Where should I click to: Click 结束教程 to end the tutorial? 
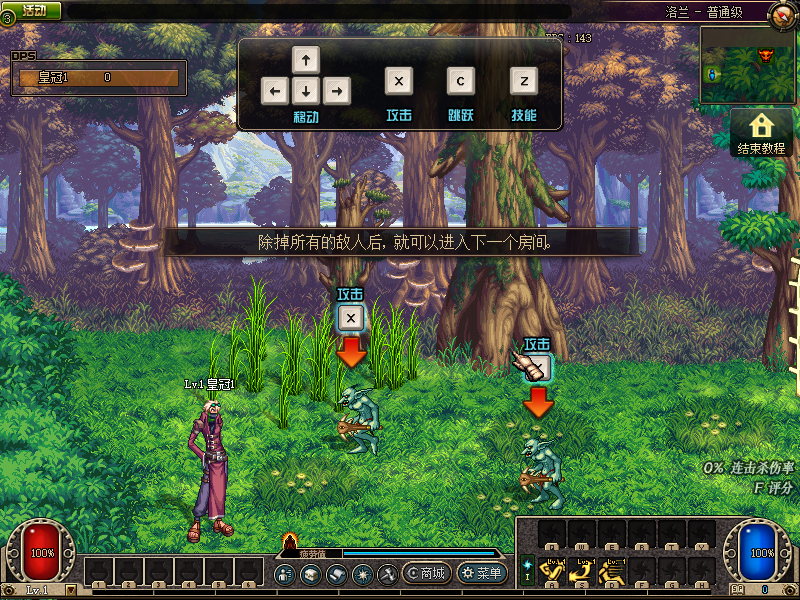(762, 133)
